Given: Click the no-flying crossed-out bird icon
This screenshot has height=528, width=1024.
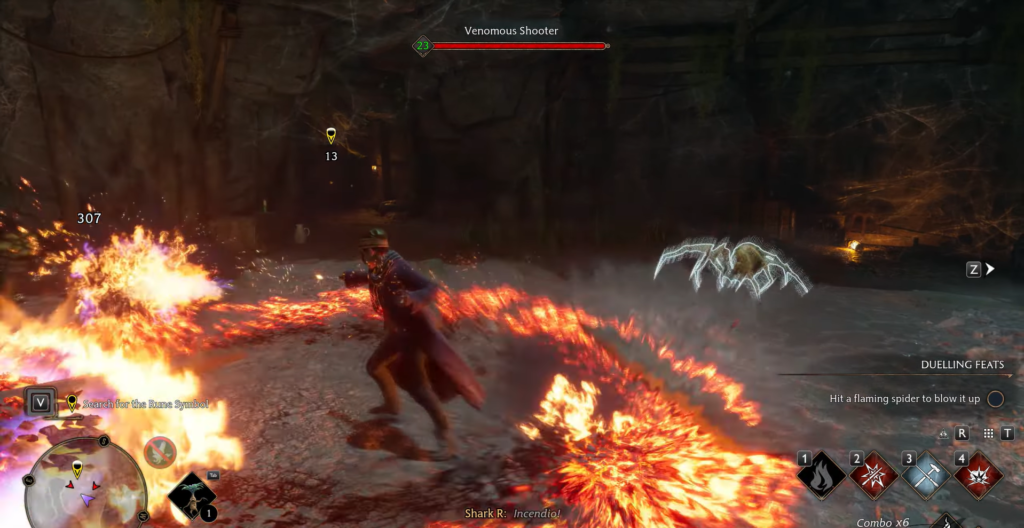Looking at the screenshot, I should click(x=160, y=453).
